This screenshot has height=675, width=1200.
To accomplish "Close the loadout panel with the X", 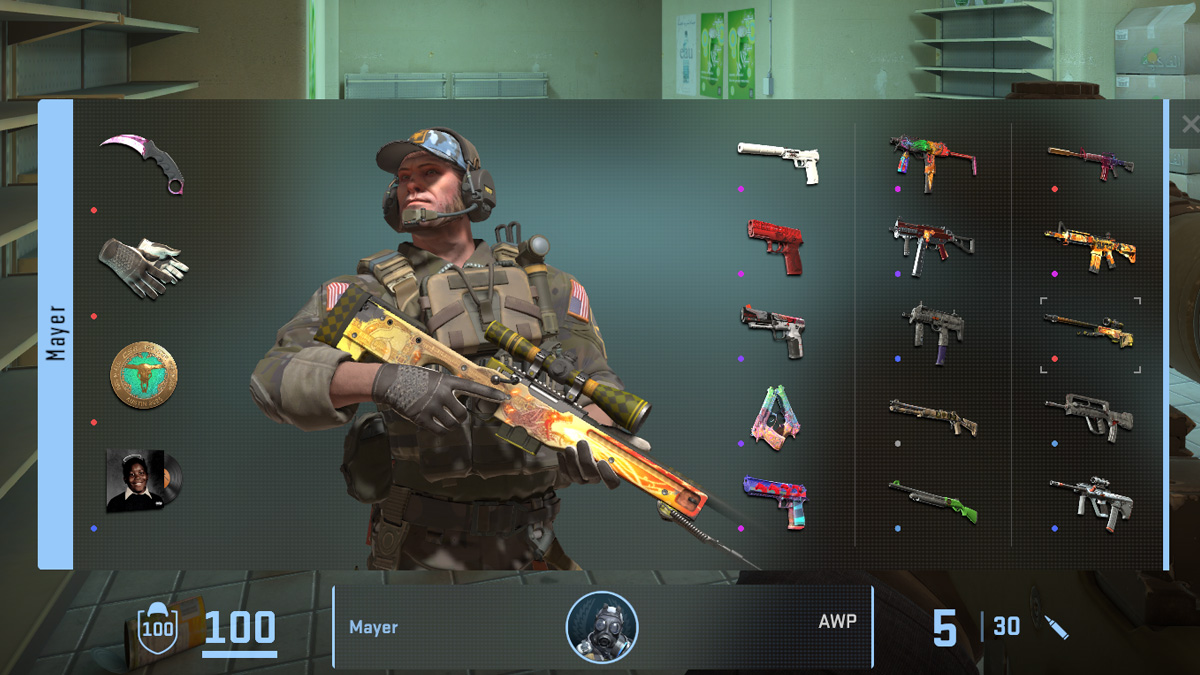I will [x=1188, y=125].
